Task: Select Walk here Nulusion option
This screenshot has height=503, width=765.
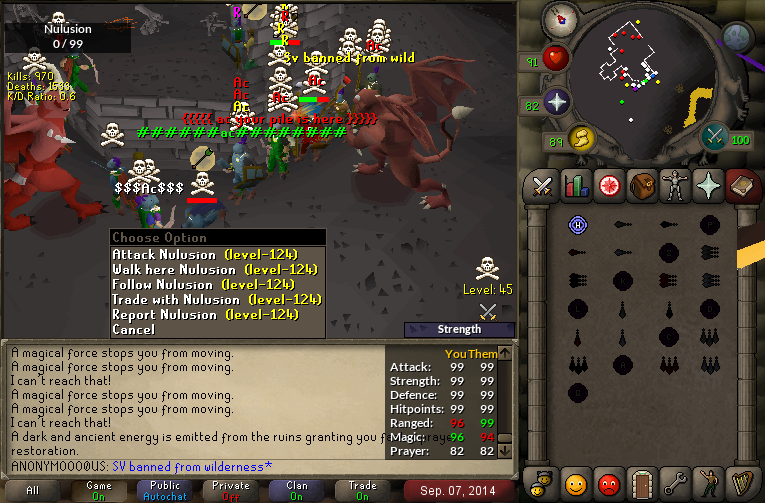Action: (217, 269)
